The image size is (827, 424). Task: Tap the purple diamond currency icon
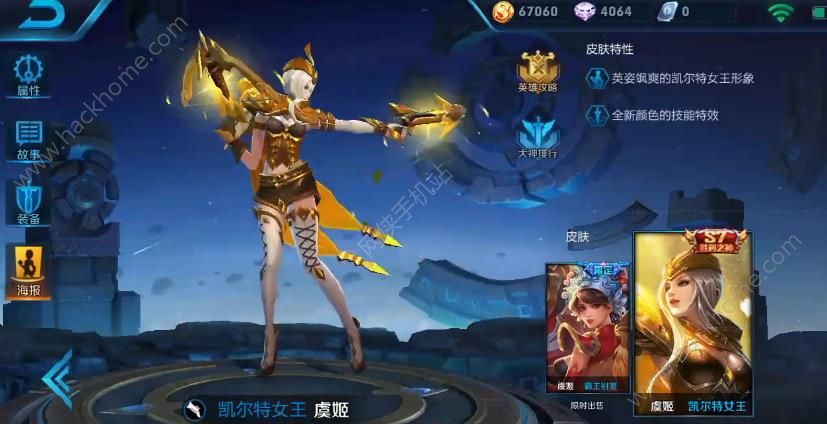584,12
